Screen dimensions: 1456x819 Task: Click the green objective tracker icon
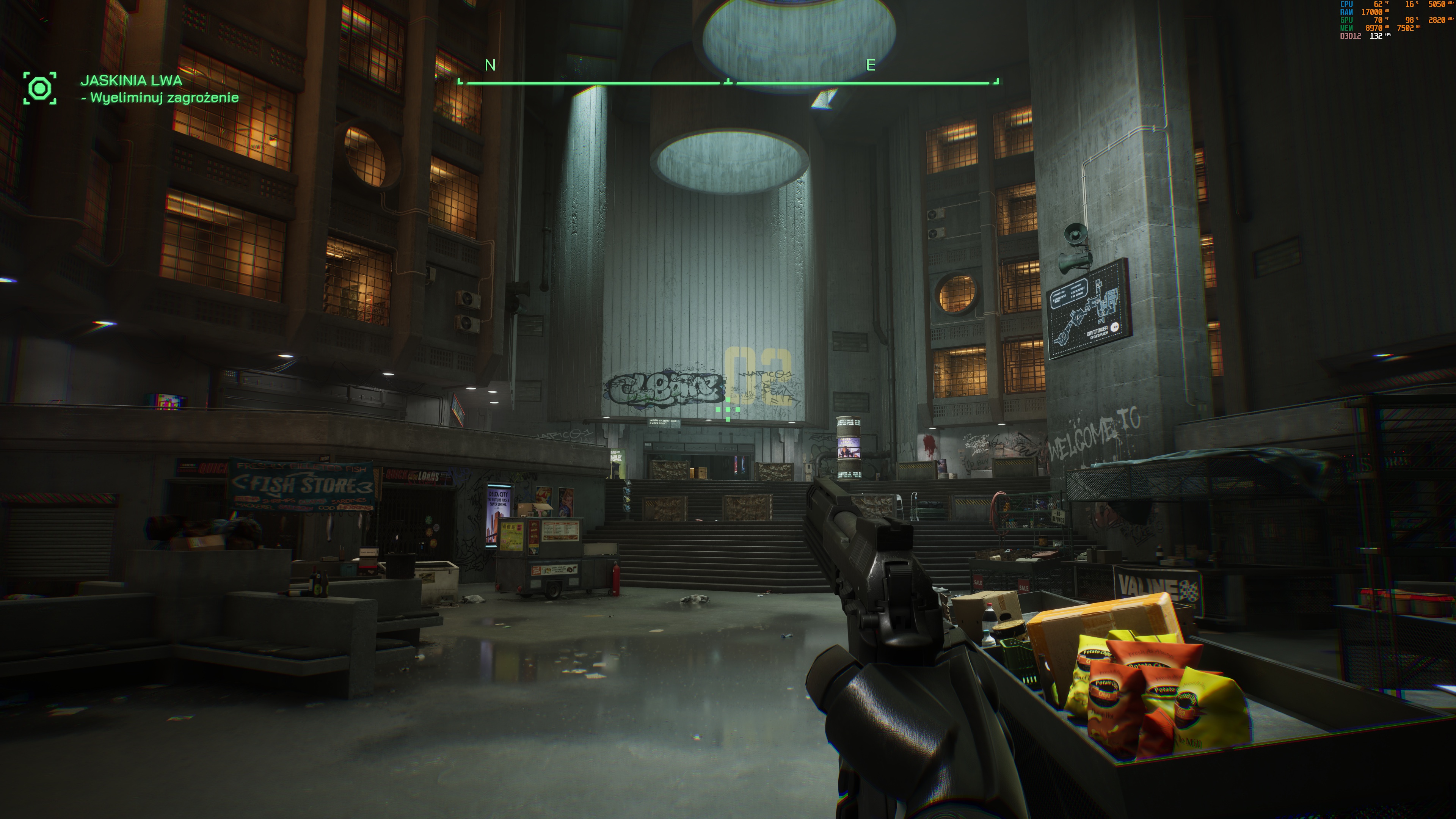point(39,88)
